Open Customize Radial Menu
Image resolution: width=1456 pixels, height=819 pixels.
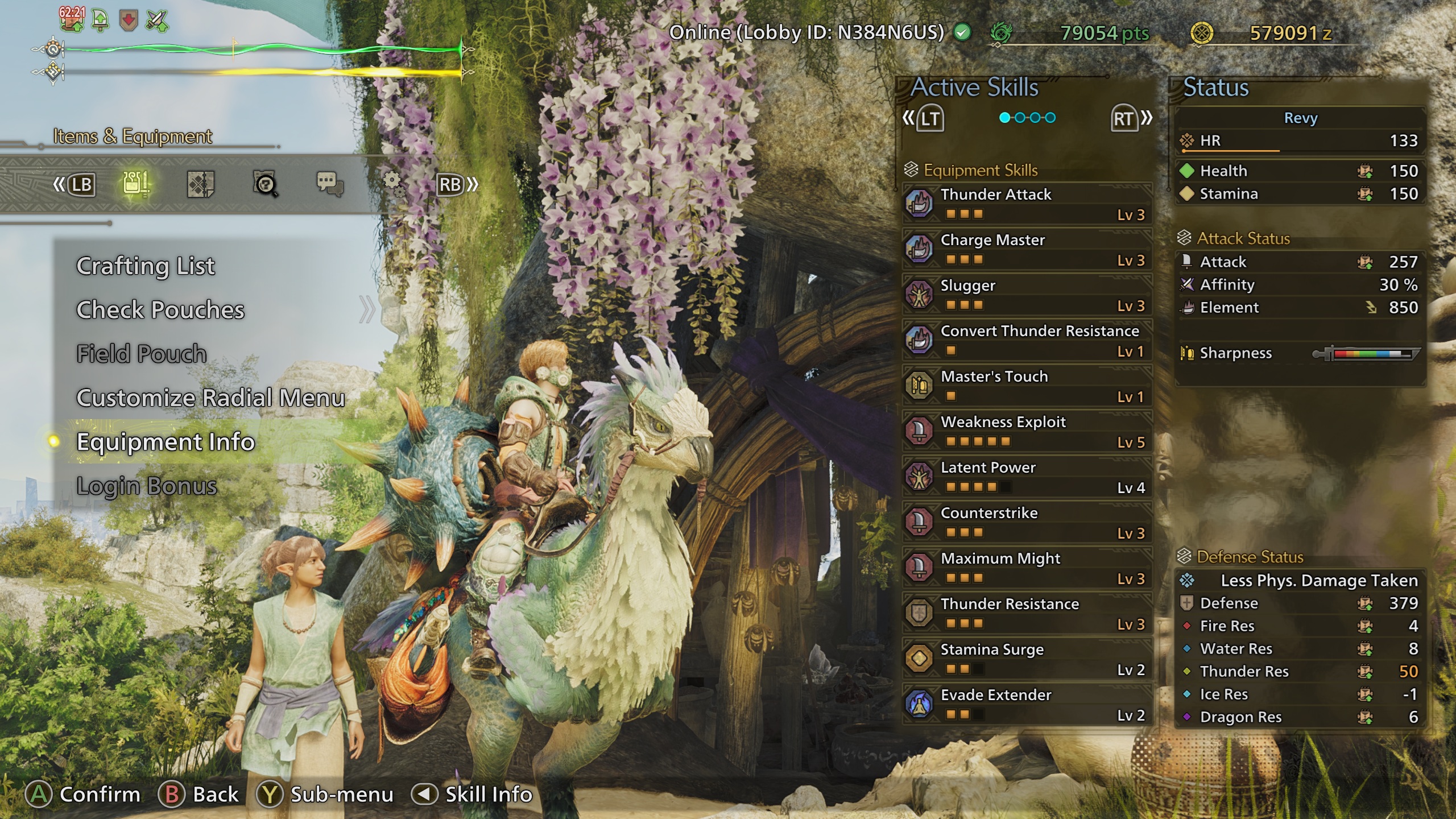pos(210,398)
